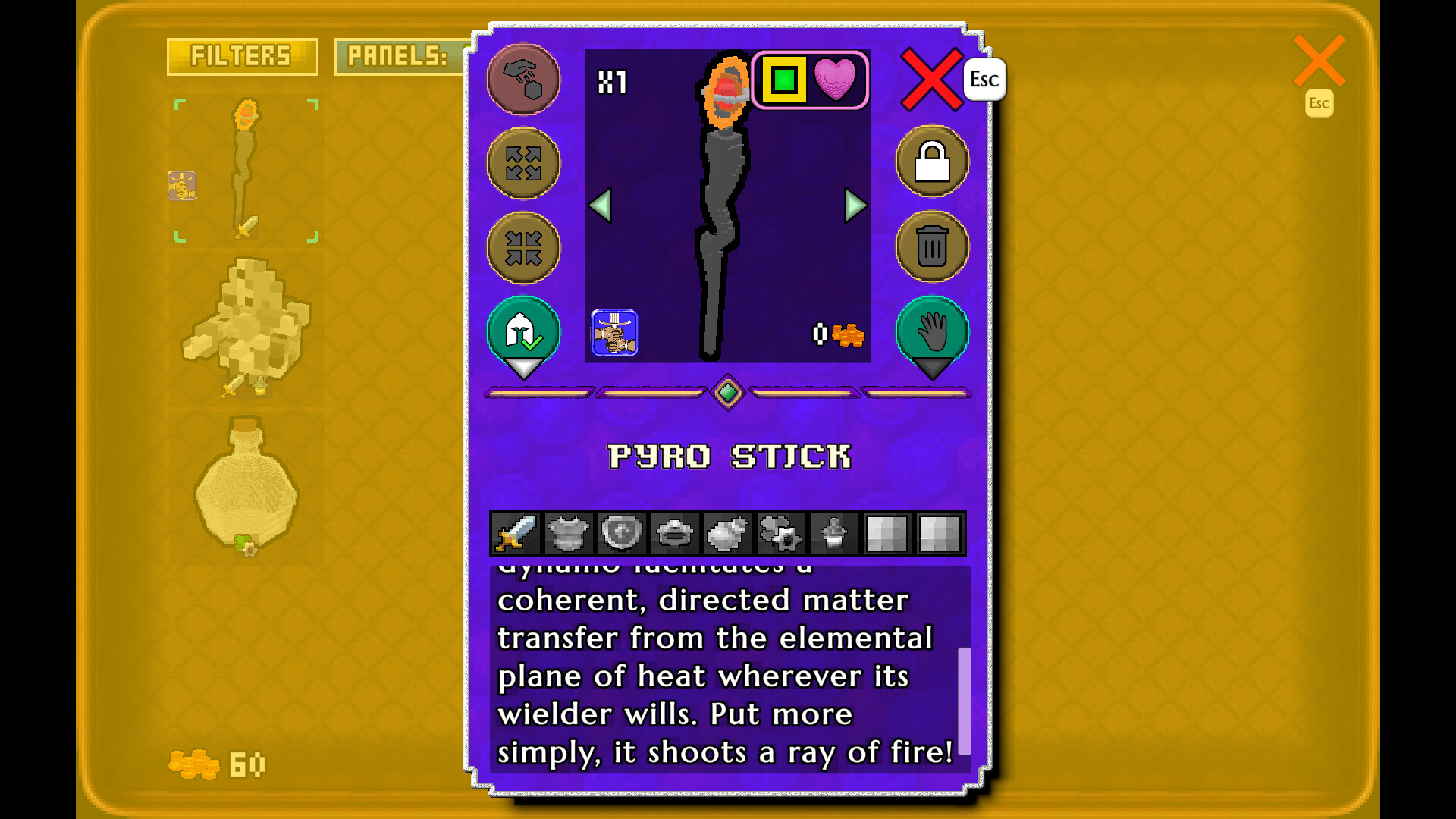This screenshot has width=1456, height=819.
Task: Select the shield category icon
Action: point(622,535)
